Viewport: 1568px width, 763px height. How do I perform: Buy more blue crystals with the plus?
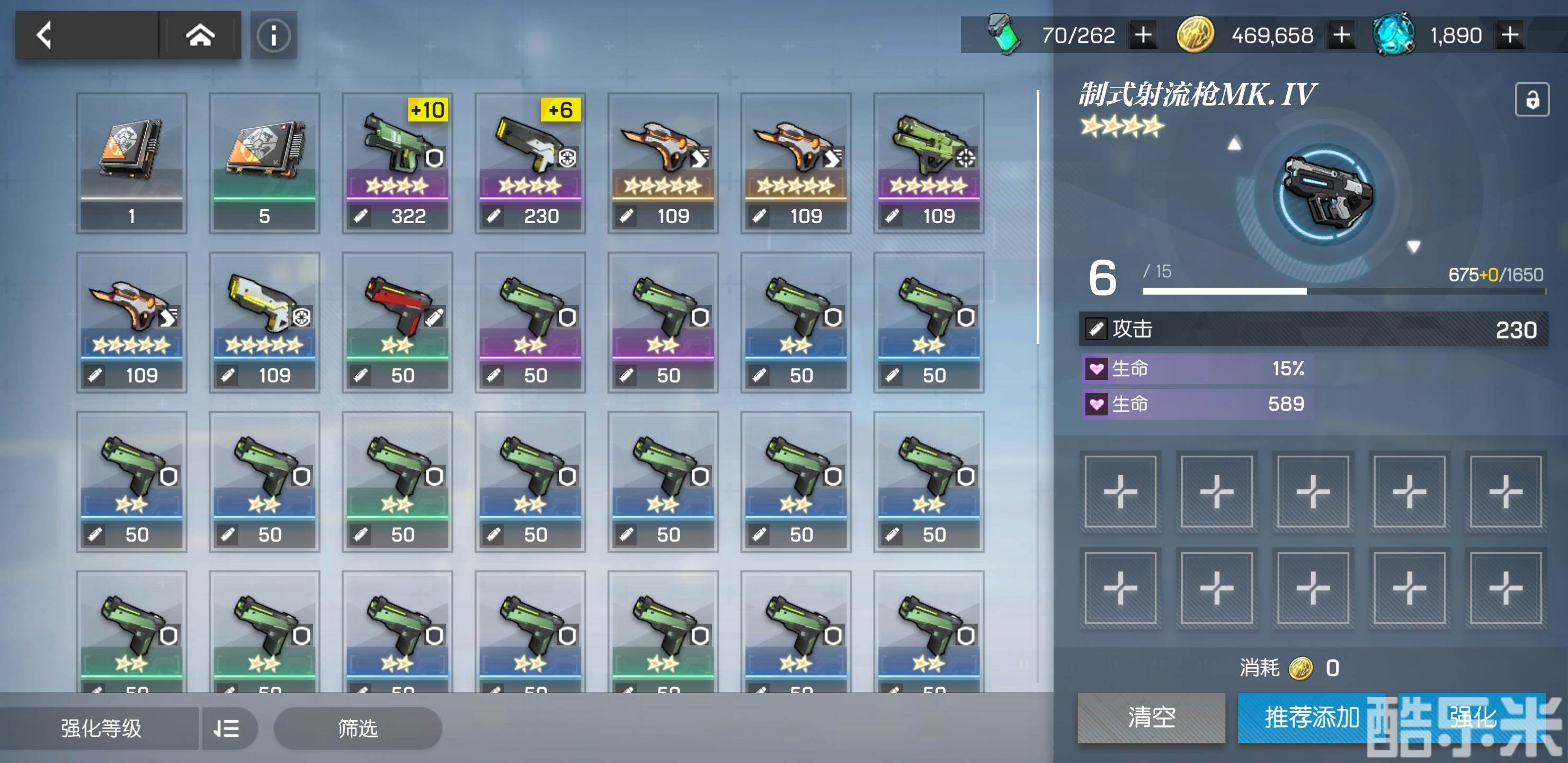(1510, 36)
